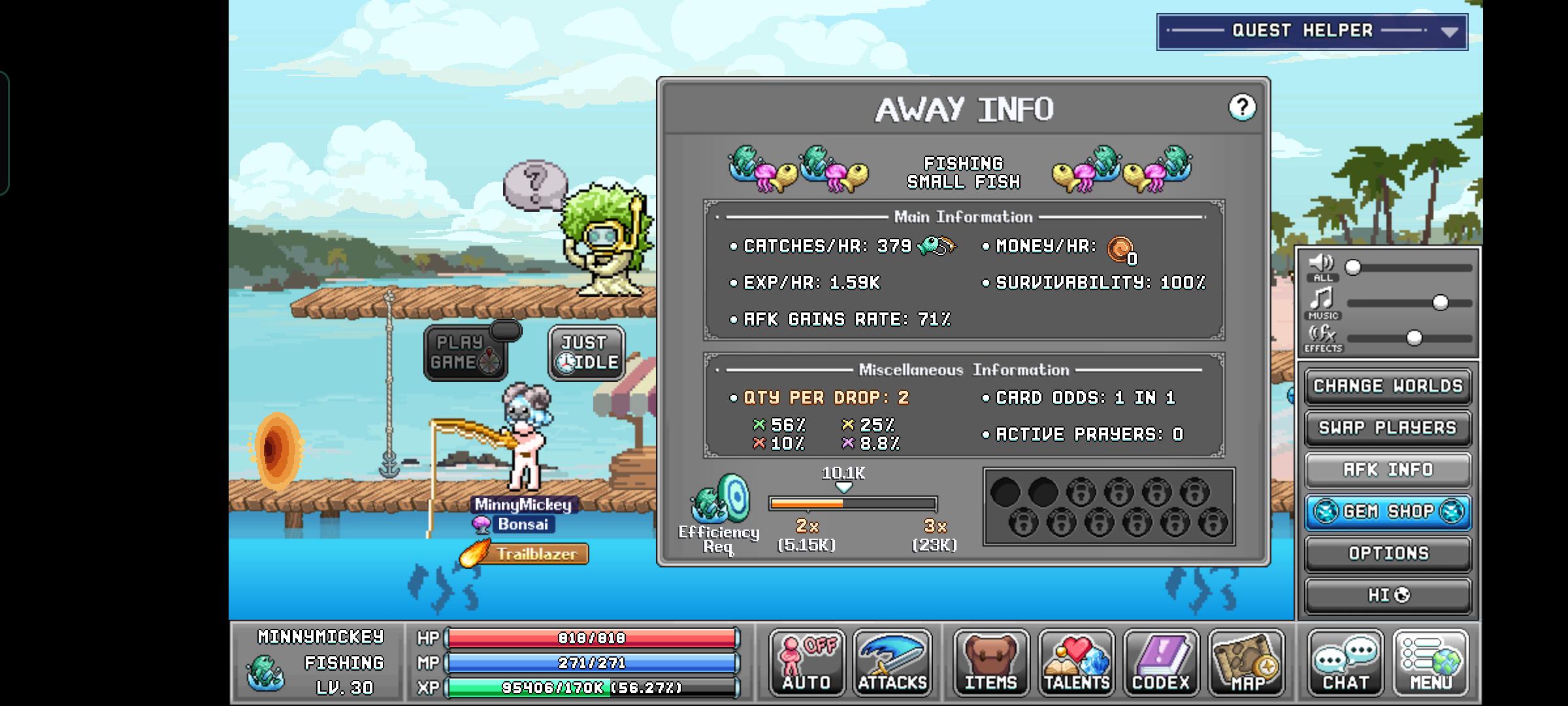This screenshot has width=1568, height=706.
Task: Choose the Just Idle fishing option
Action: 586,353
